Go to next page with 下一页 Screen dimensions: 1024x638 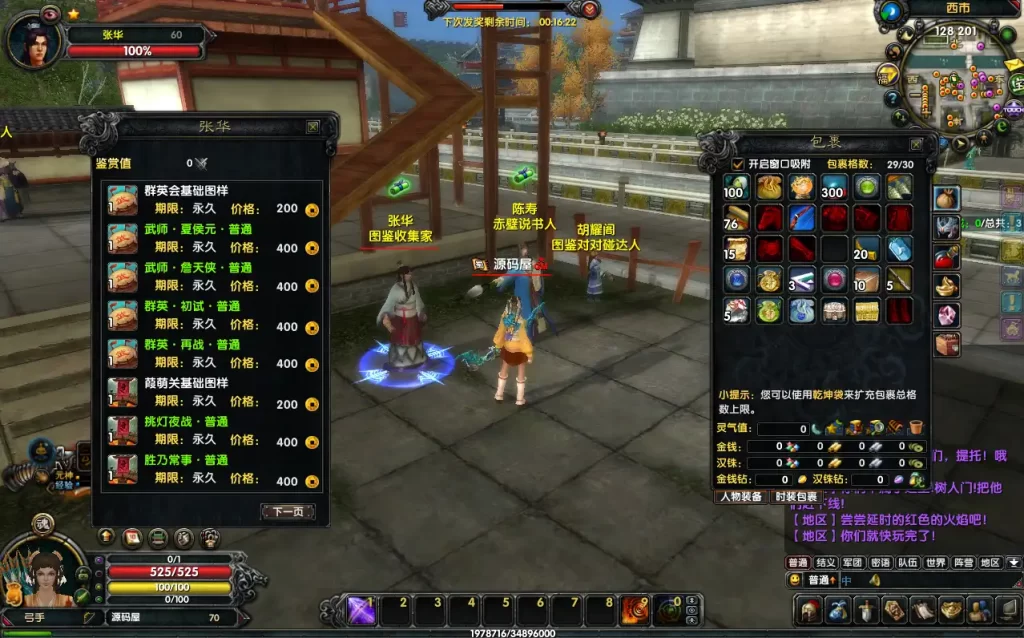click(288, 512)
